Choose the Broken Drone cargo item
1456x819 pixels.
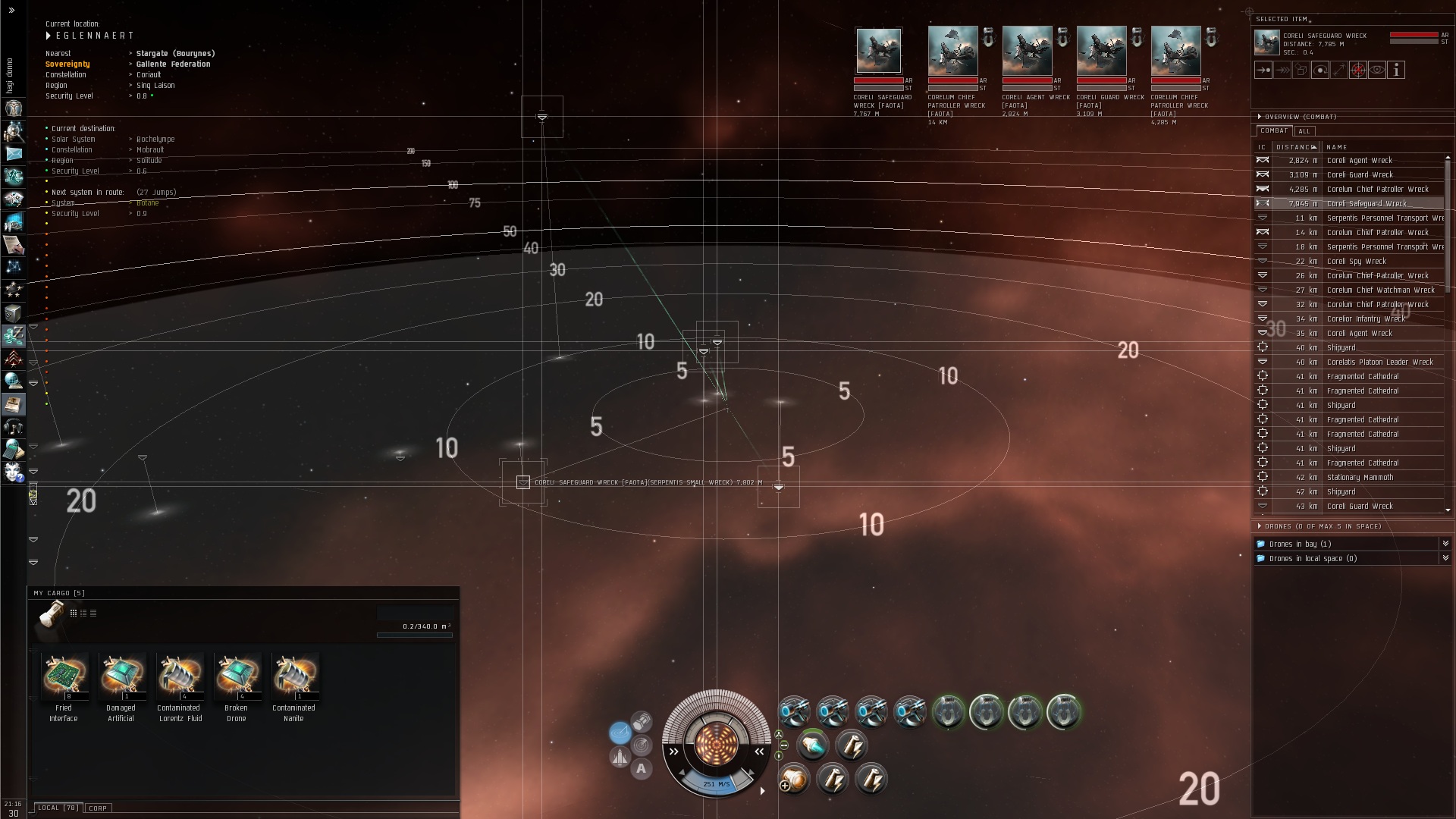click(237, 676)
